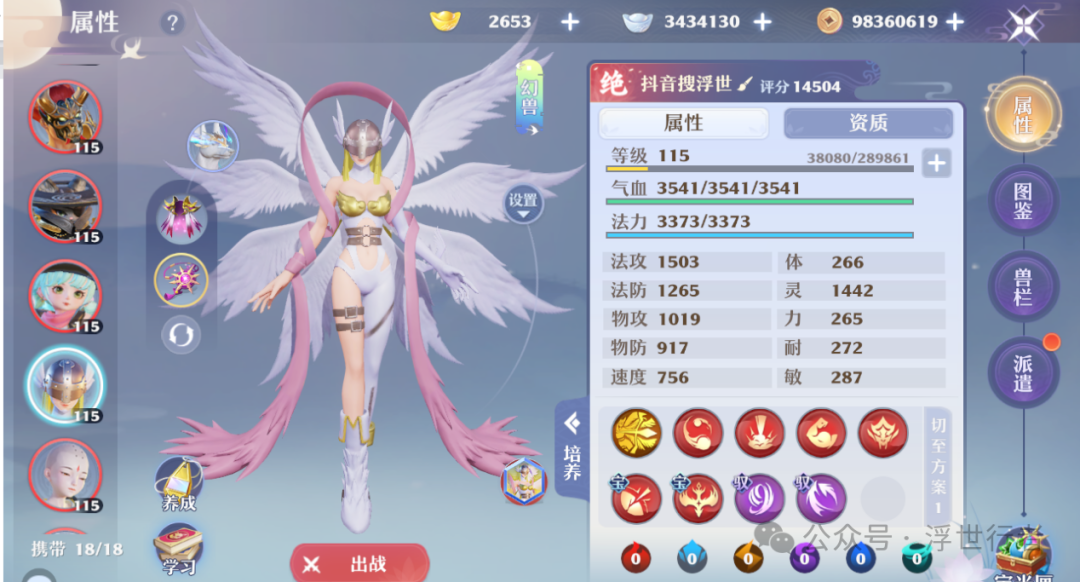Image resolution: width=1080 pixels, height=582 pixels.
Task: Open the 设置 dropdown
Action: (x=523, y=204)
